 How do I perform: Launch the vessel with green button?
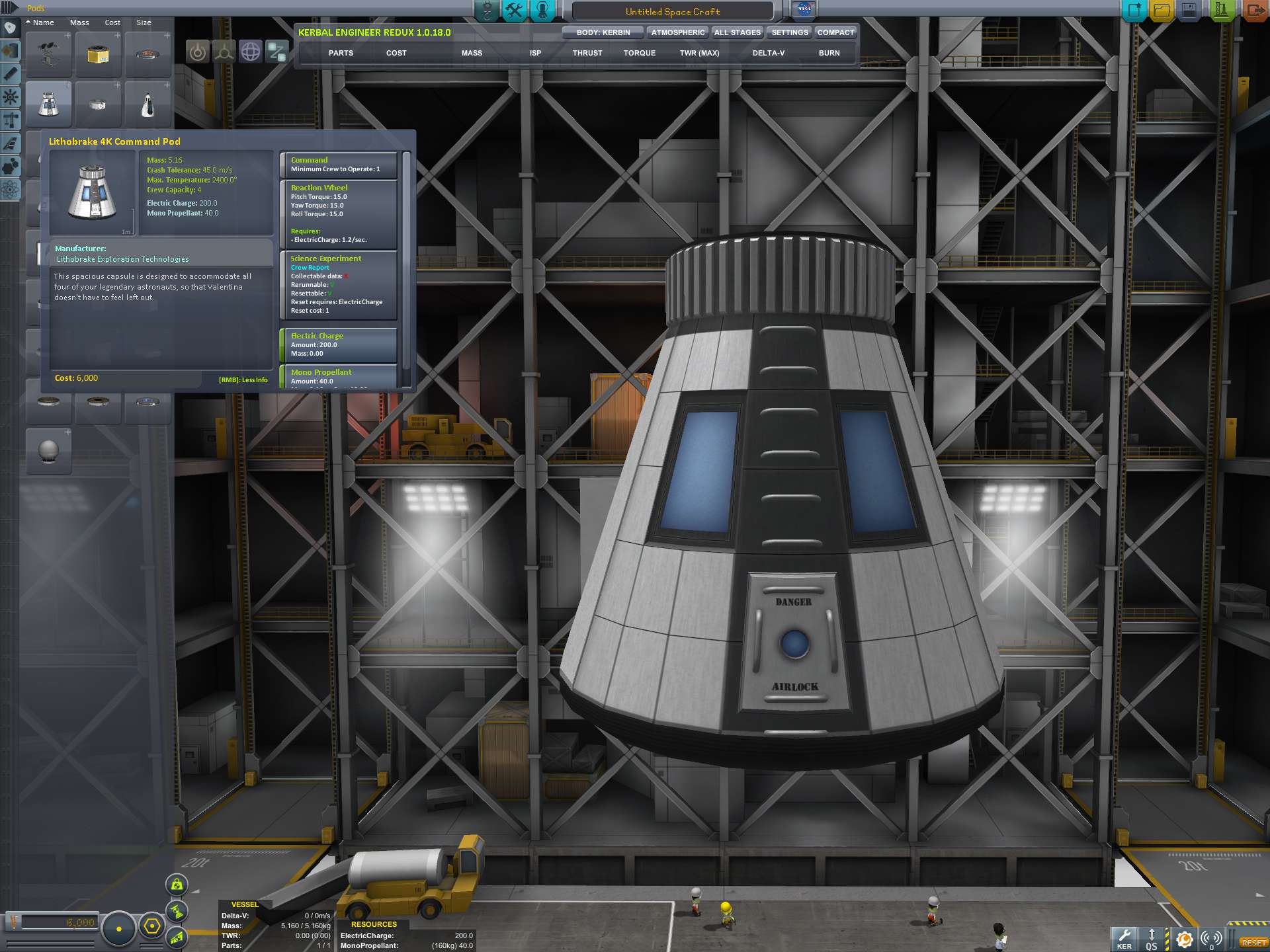coord(1221,11)
